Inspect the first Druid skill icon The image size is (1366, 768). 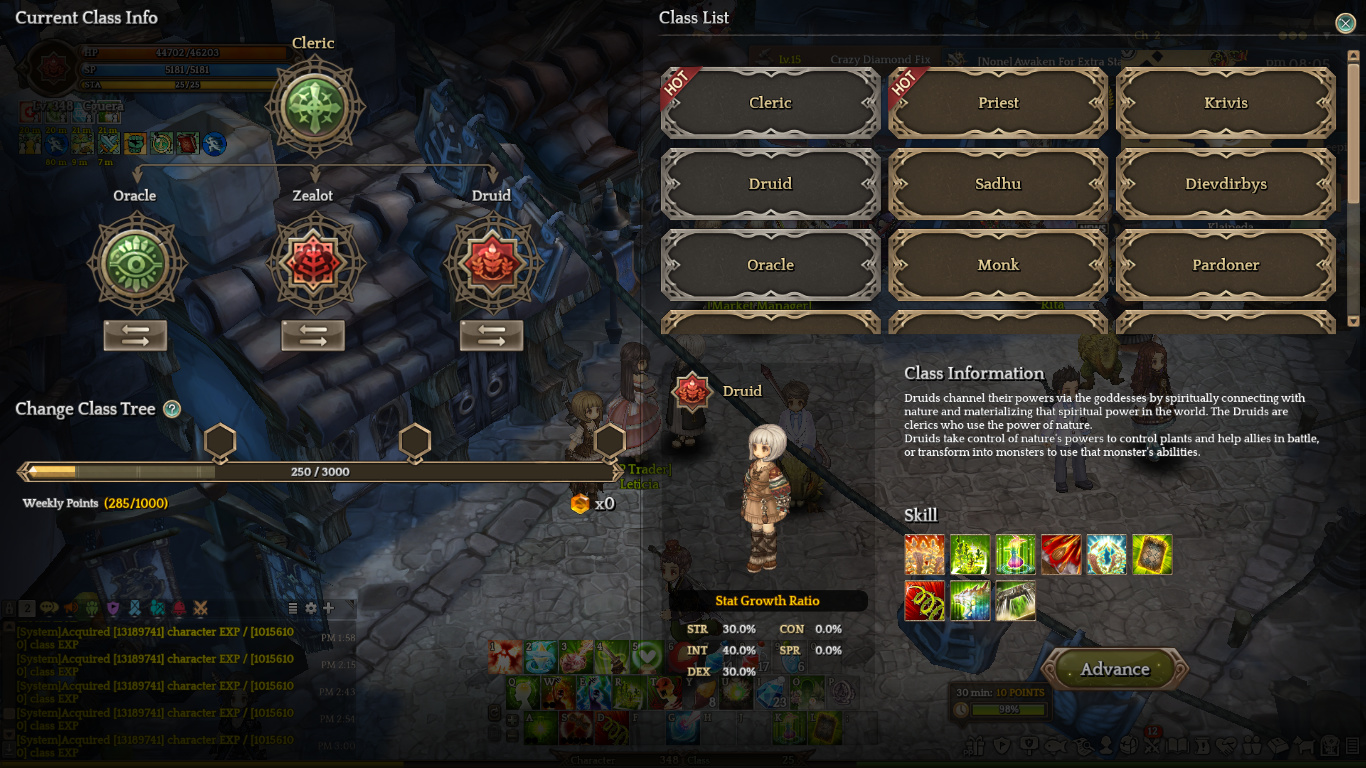coord(924,555)
